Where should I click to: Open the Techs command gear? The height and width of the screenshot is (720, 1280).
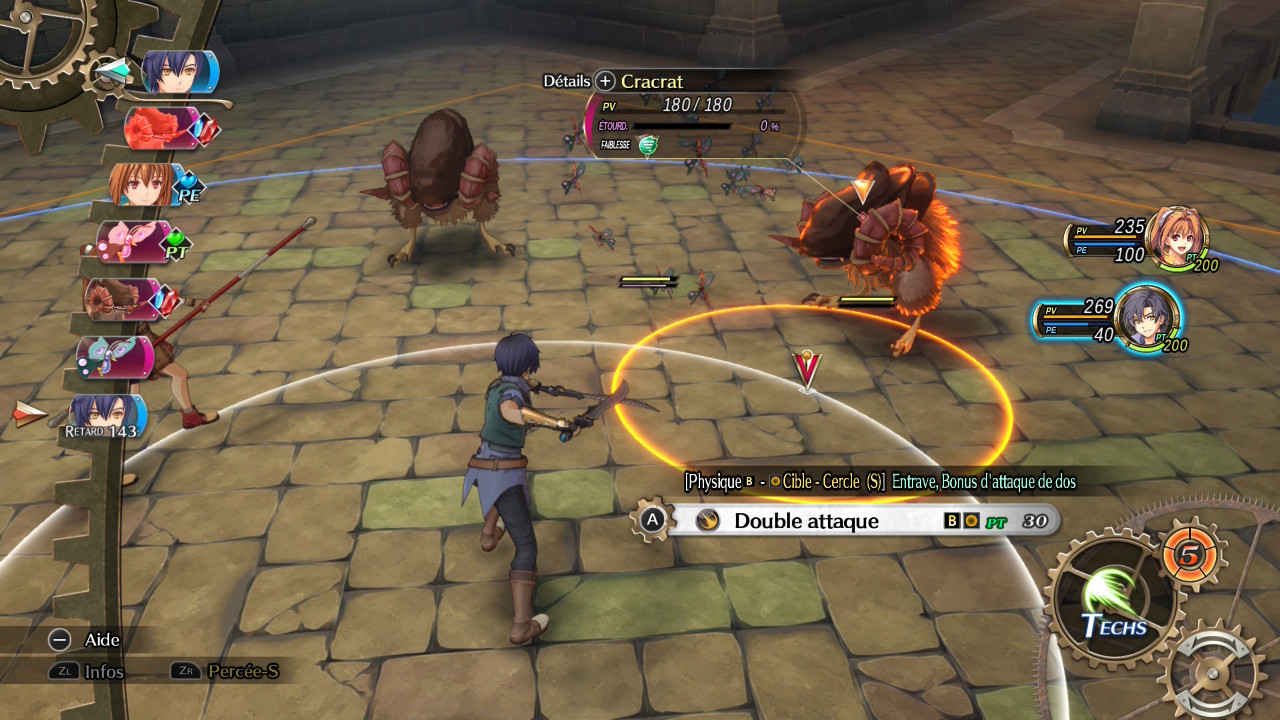coord(1113,597)
